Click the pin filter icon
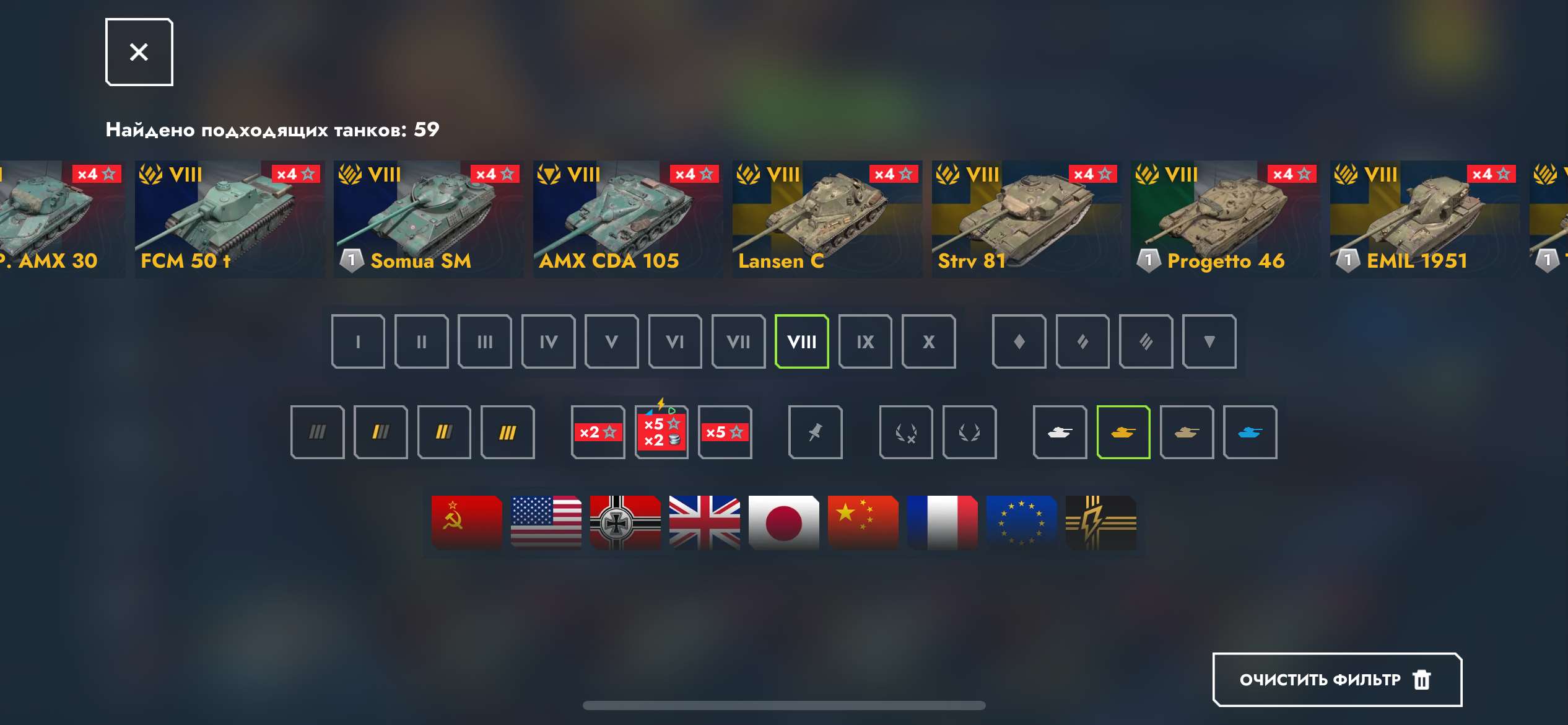1568x725 pixels. [x=816, y=432]
